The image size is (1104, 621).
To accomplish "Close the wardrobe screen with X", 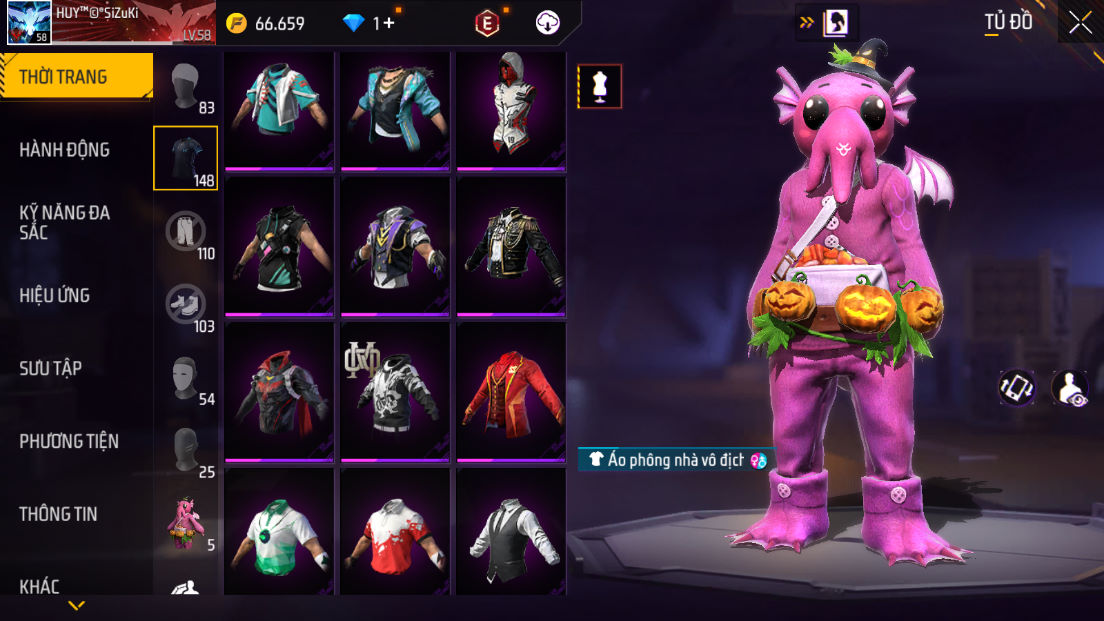I will click(x=1080, y=22).
